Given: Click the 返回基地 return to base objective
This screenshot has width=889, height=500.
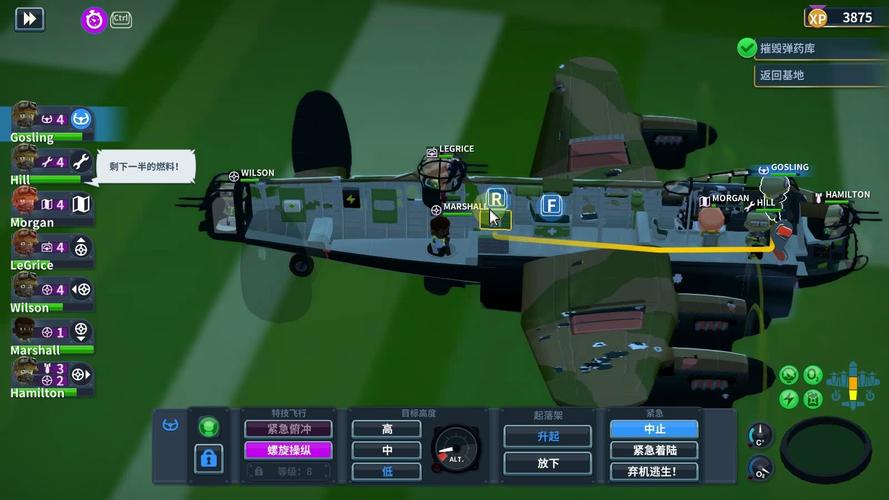Looking at the screenshot, I should pos(781,75).
